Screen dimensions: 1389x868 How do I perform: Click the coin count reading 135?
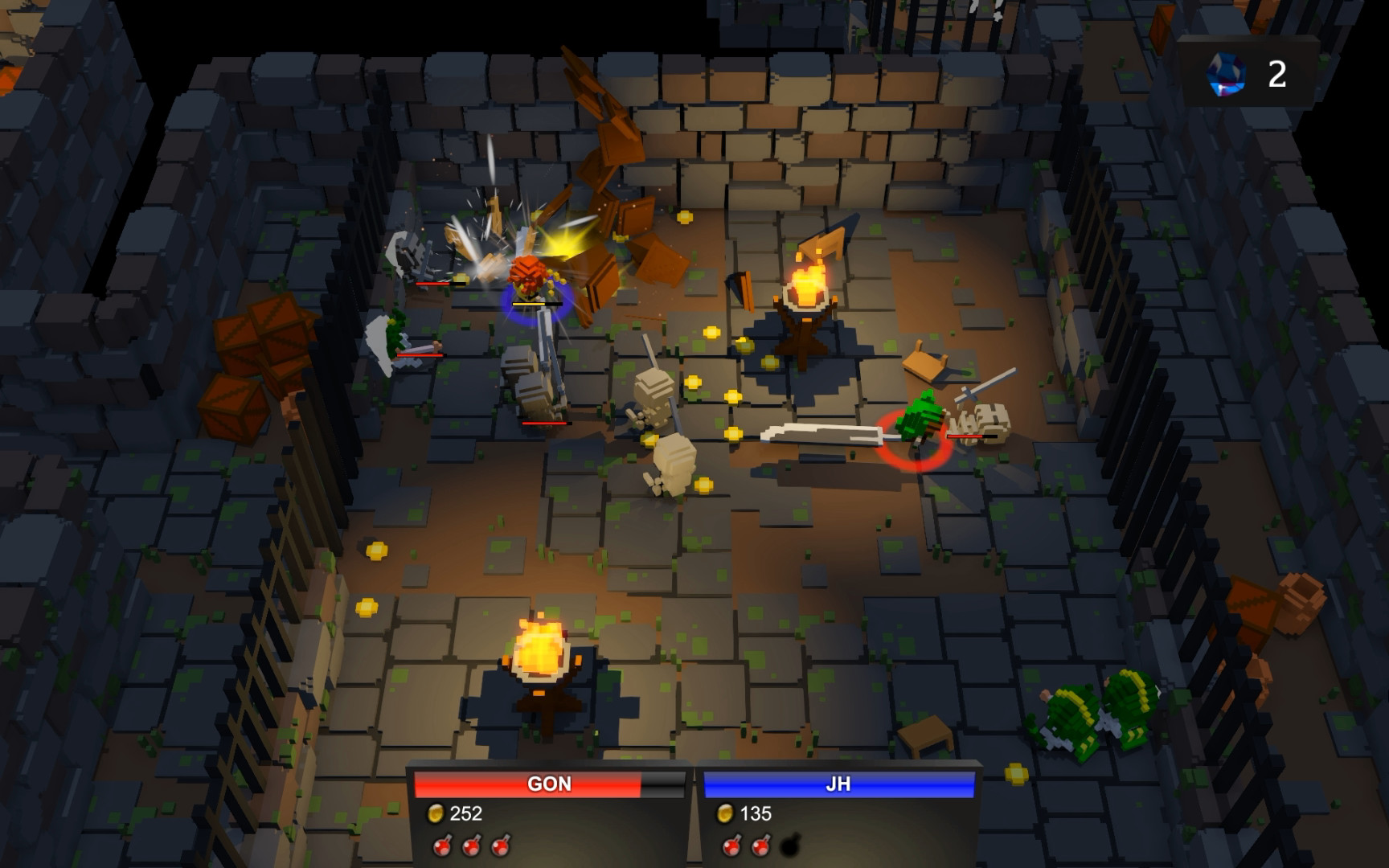pos(756,813)
